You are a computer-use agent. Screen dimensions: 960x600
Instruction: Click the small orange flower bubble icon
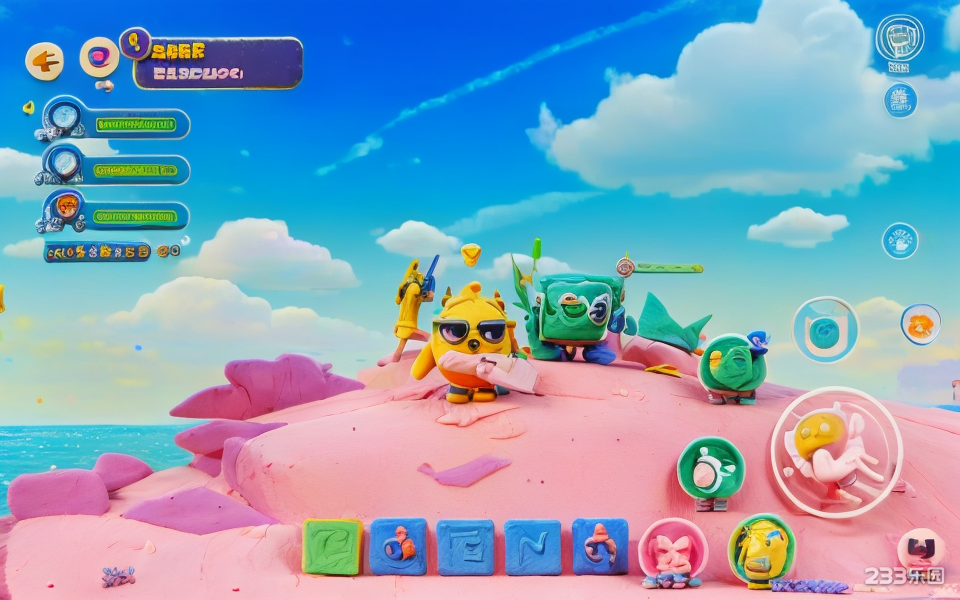(920, 324)
